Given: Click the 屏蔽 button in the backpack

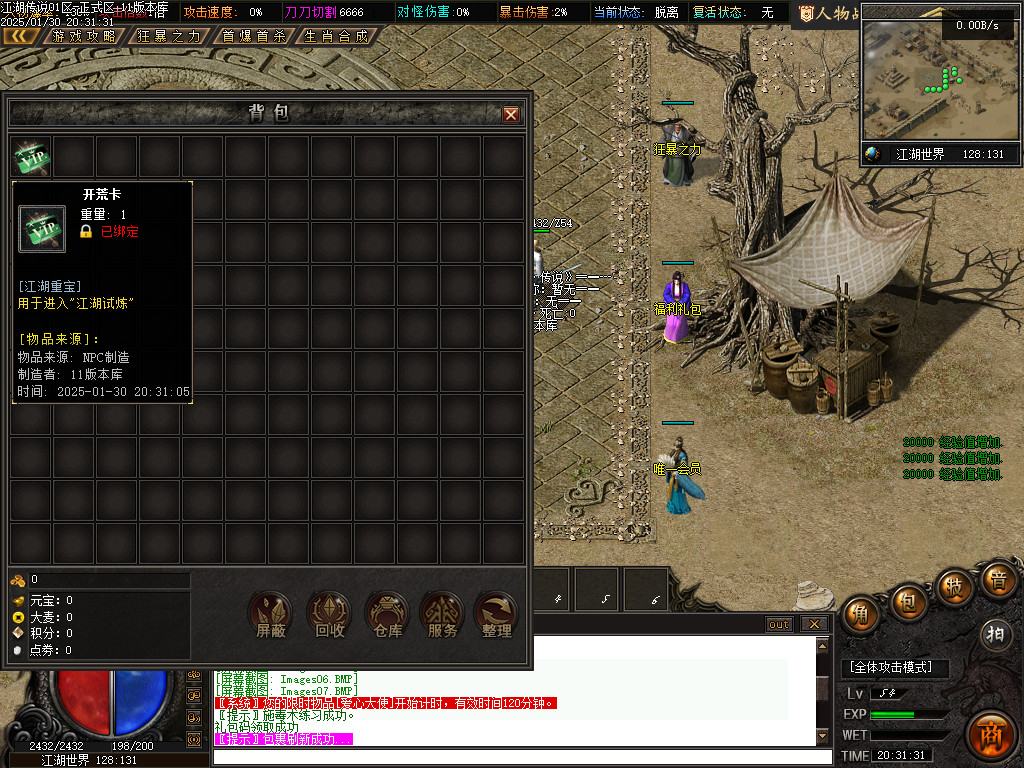Looking at the screenshot, I should coord(270,615).
